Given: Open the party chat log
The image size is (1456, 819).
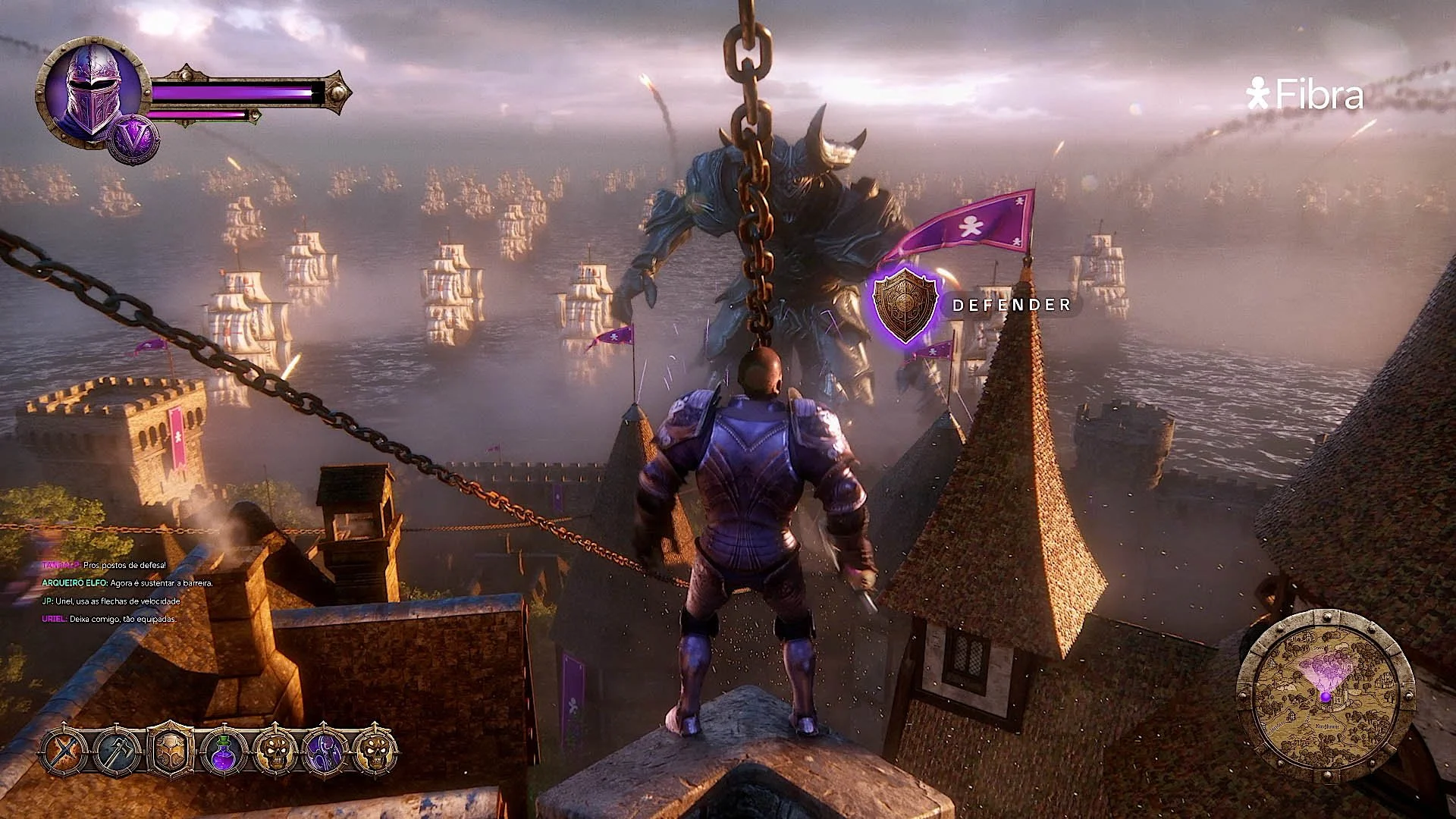Looking at the screenshot, I should click(121, 592).
